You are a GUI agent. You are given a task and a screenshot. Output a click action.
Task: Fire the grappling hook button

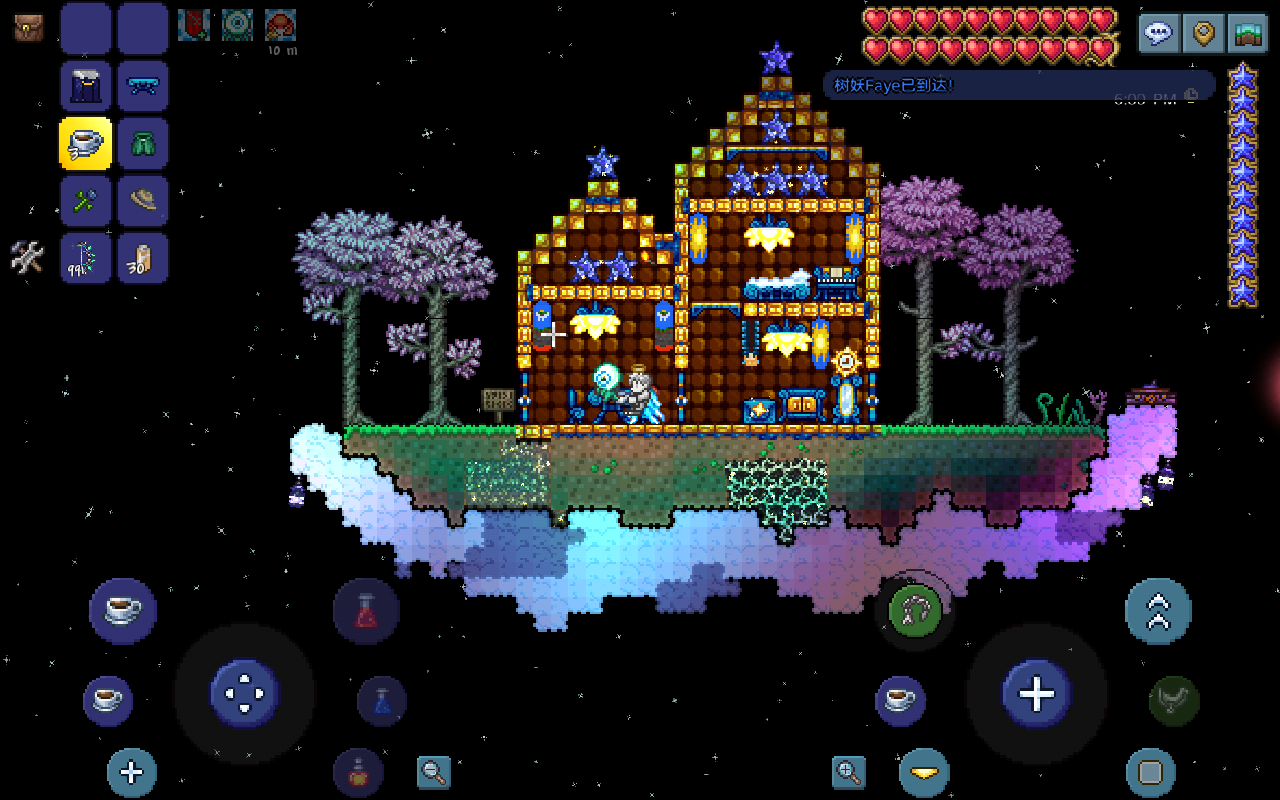pos(914,609)
